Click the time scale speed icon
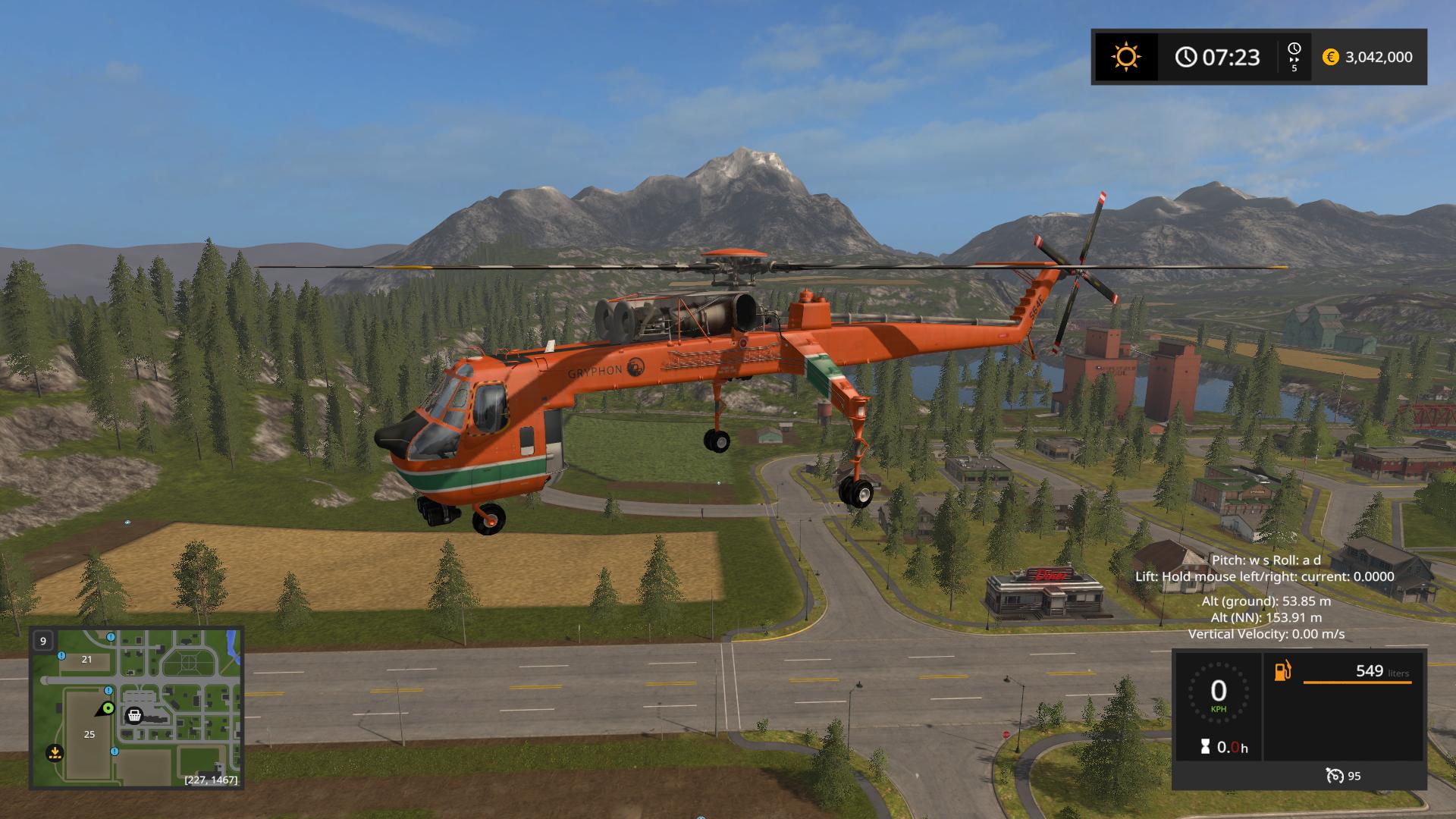This screenshot has height=819, width=1456. coord(1294,57)
